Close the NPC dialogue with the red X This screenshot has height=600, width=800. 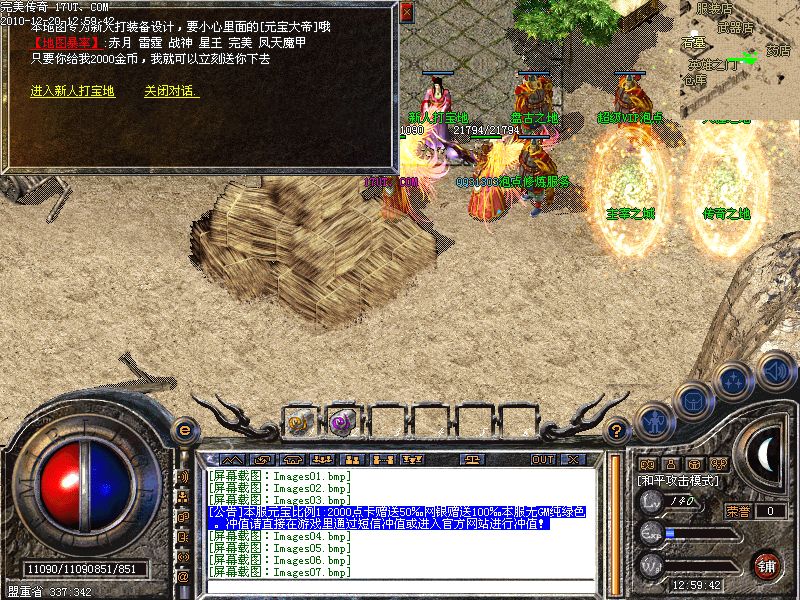tap(405, 13)
